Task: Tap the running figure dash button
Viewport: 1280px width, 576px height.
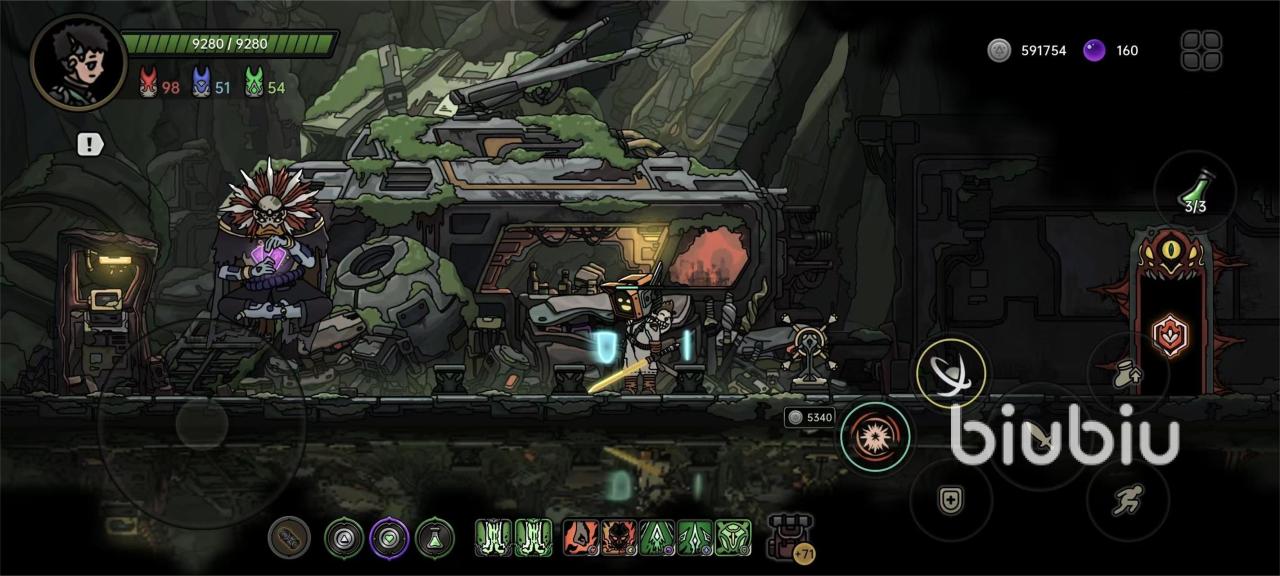Action: click(x=1128, y=500)
